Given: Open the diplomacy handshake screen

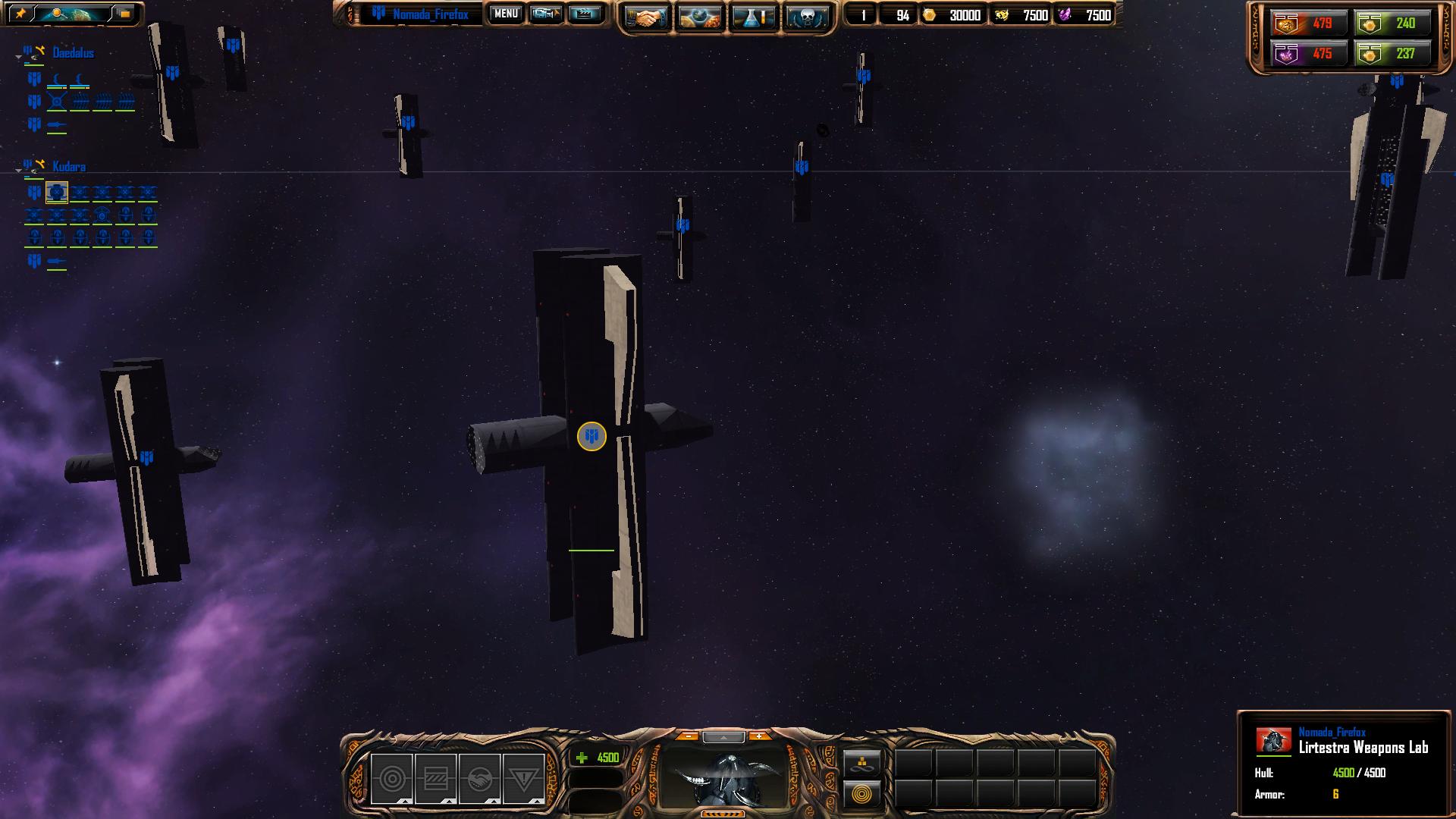Looking at the screenshot, I should point(645,17).
